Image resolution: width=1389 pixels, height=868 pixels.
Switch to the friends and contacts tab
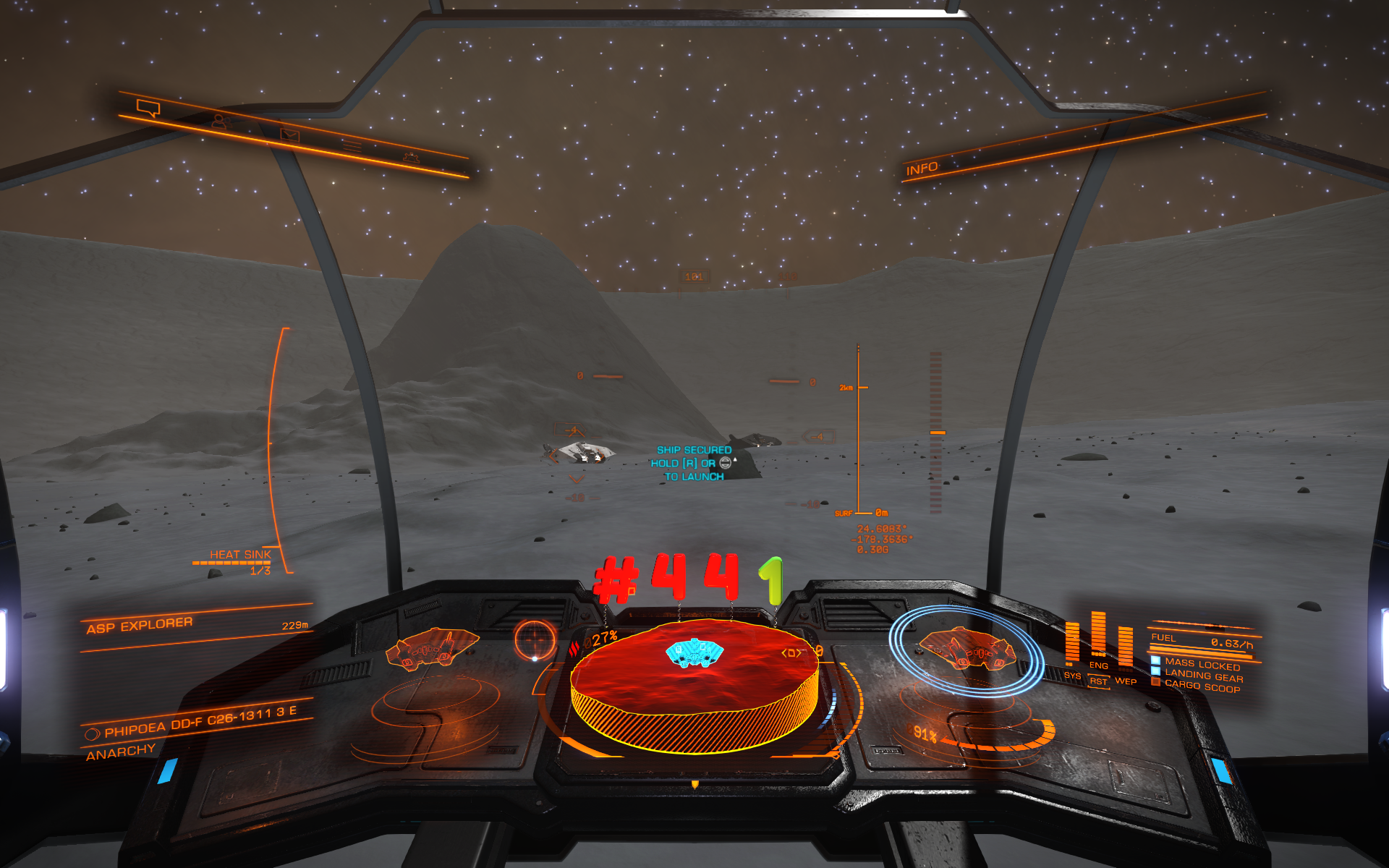220,122
